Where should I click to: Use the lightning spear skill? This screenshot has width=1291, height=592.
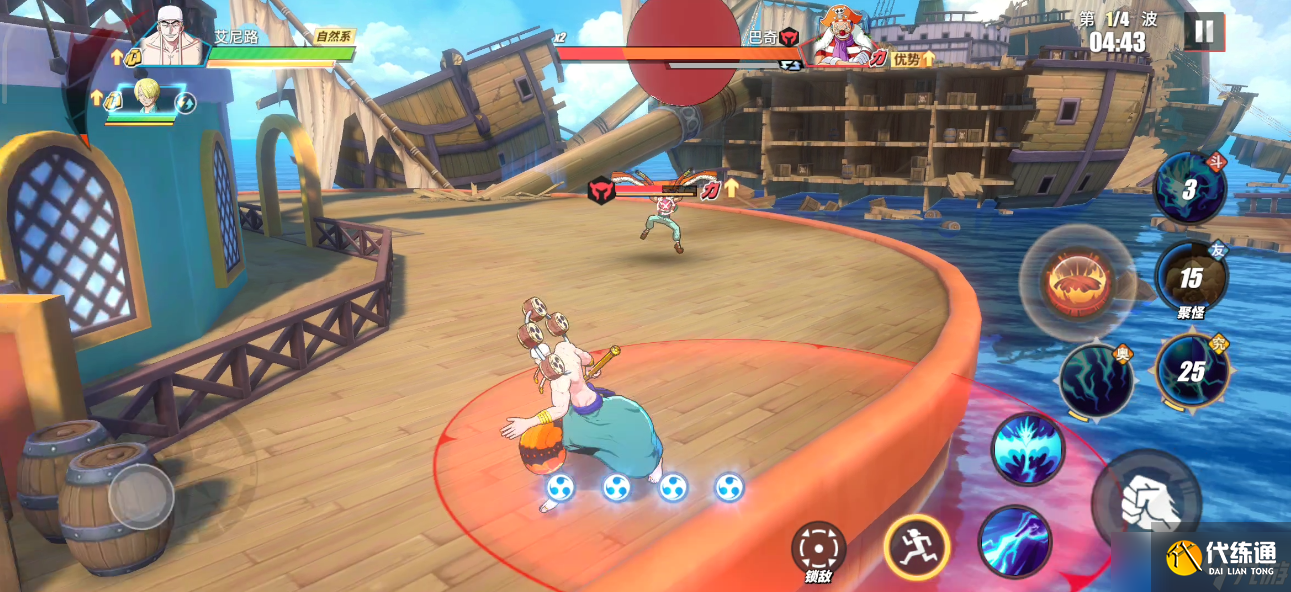1014,542
